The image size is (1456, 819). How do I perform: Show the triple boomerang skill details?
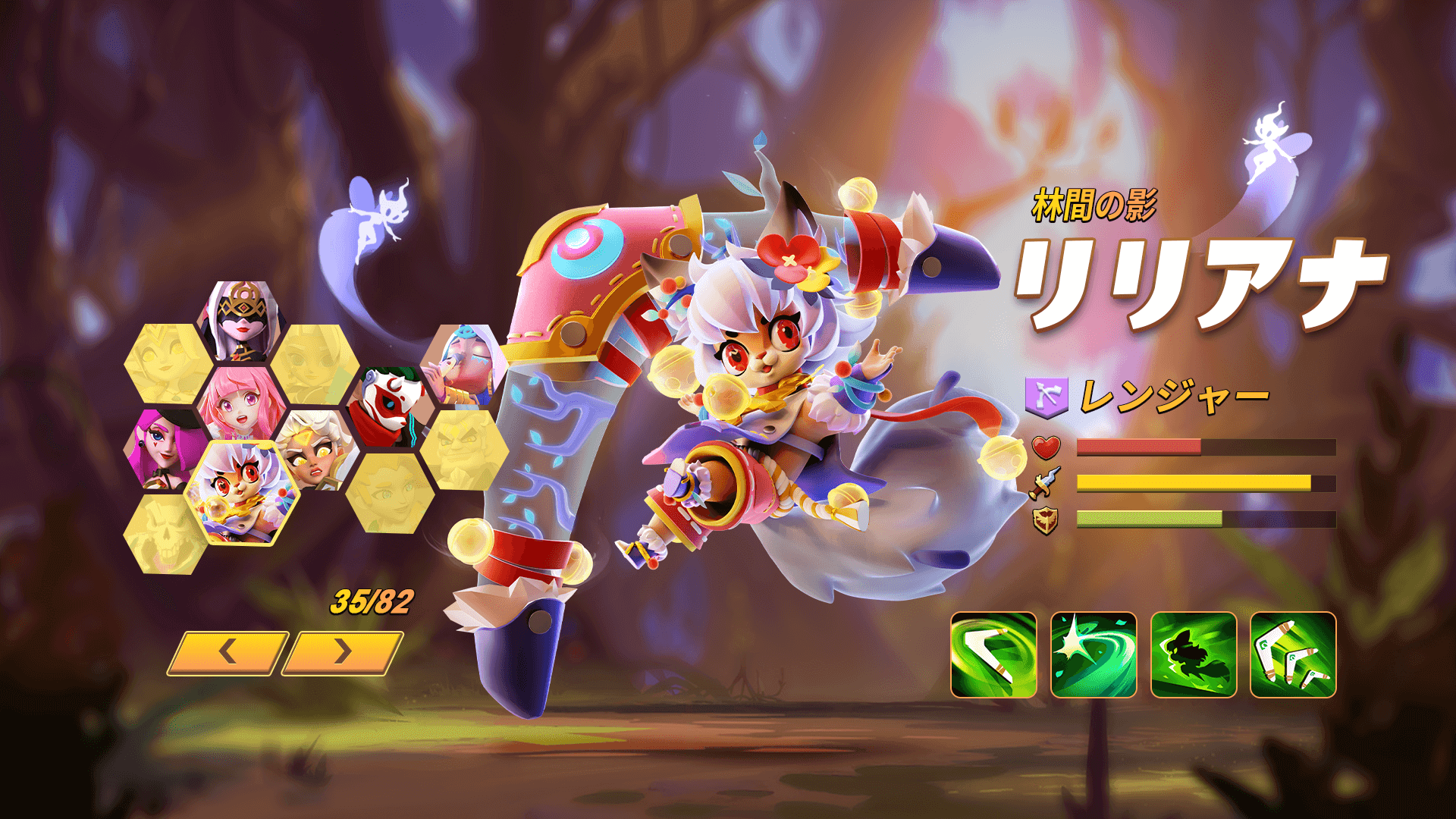point(1293,654)
